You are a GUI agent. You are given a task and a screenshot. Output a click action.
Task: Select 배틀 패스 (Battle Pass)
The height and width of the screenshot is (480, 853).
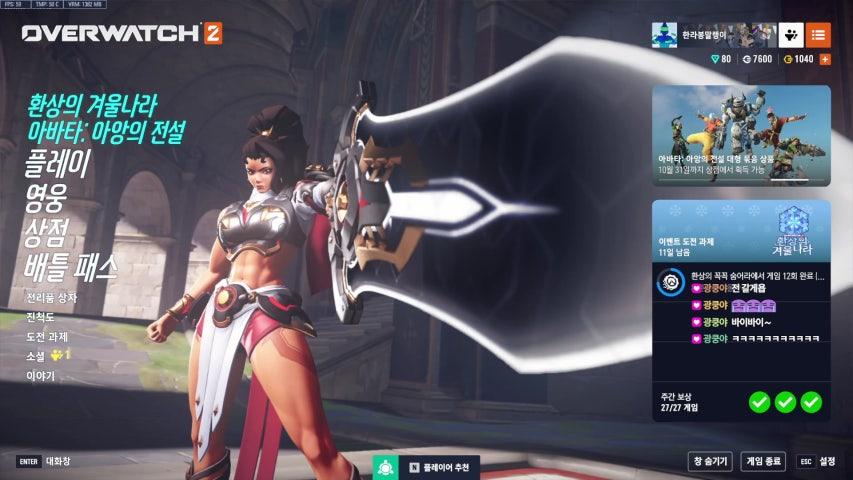(x=71, y=266)
